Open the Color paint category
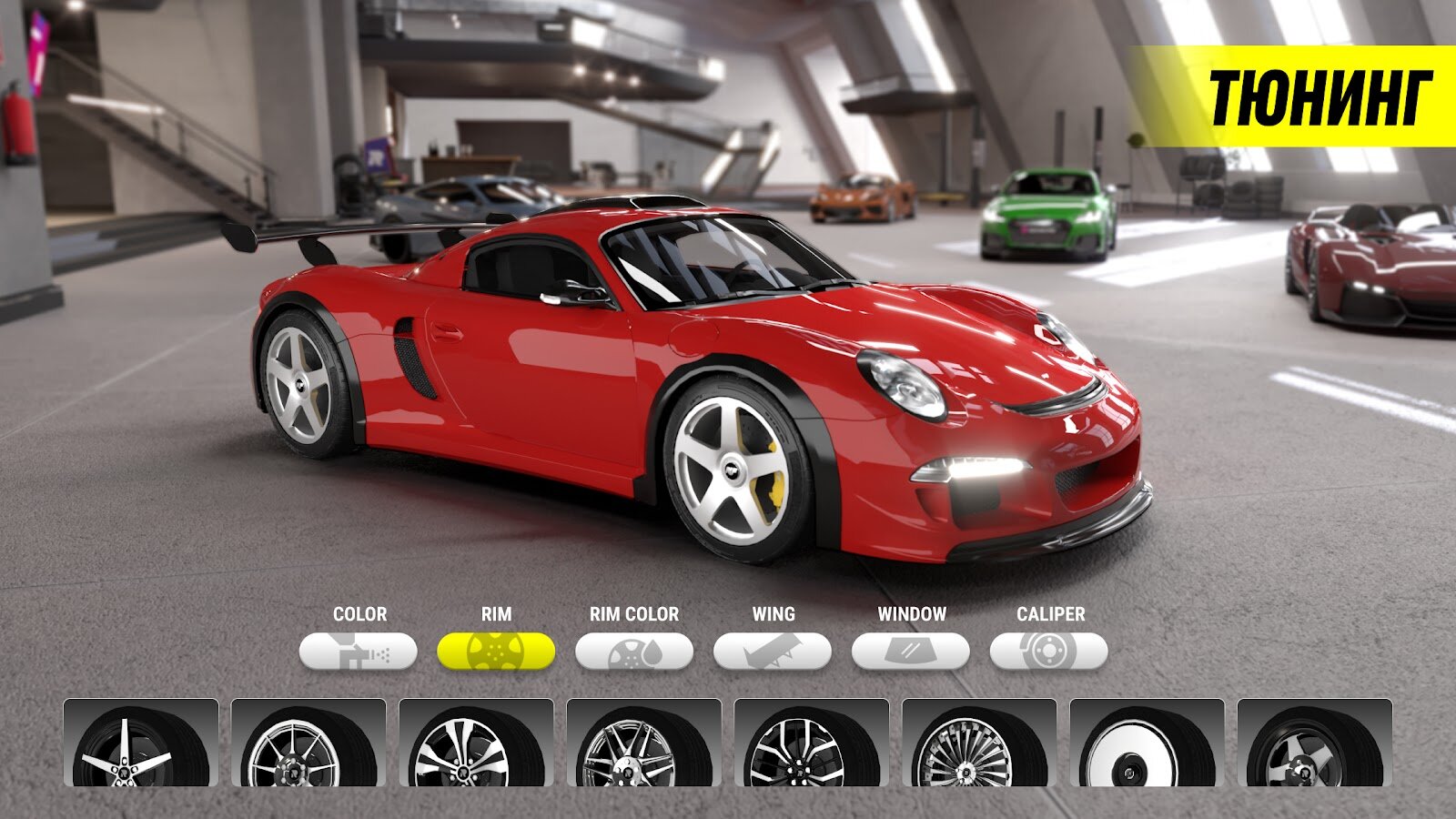Screen dimensions: 1456x819 [x=359, y=652]
